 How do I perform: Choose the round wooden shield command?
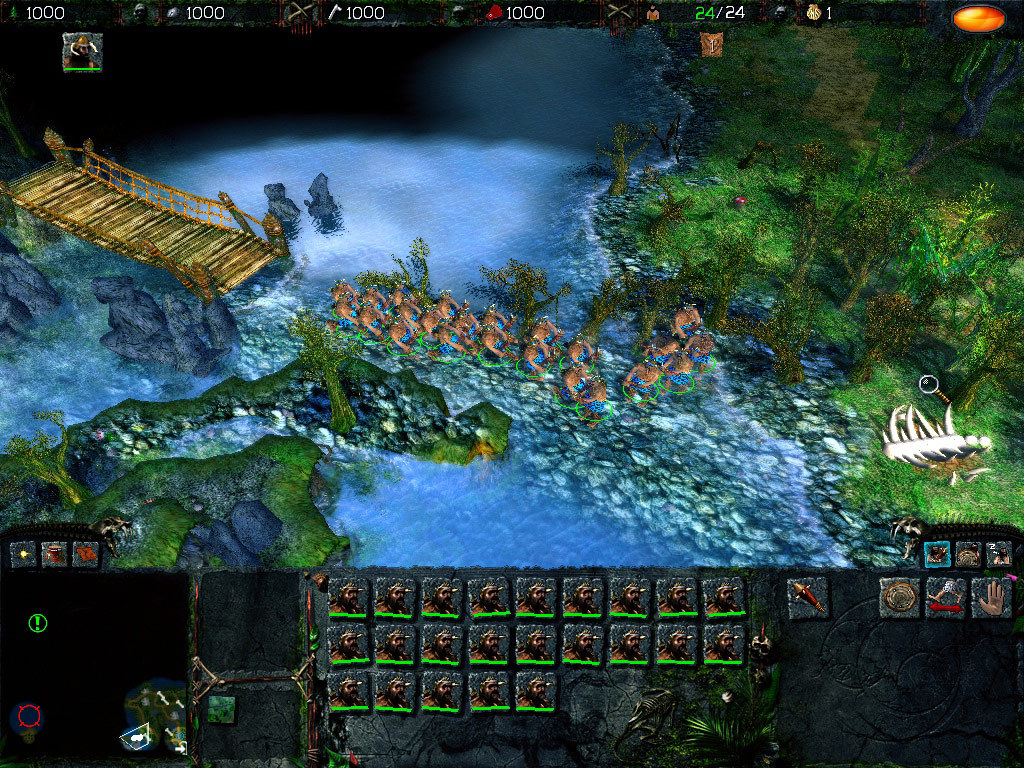point(899,597)
